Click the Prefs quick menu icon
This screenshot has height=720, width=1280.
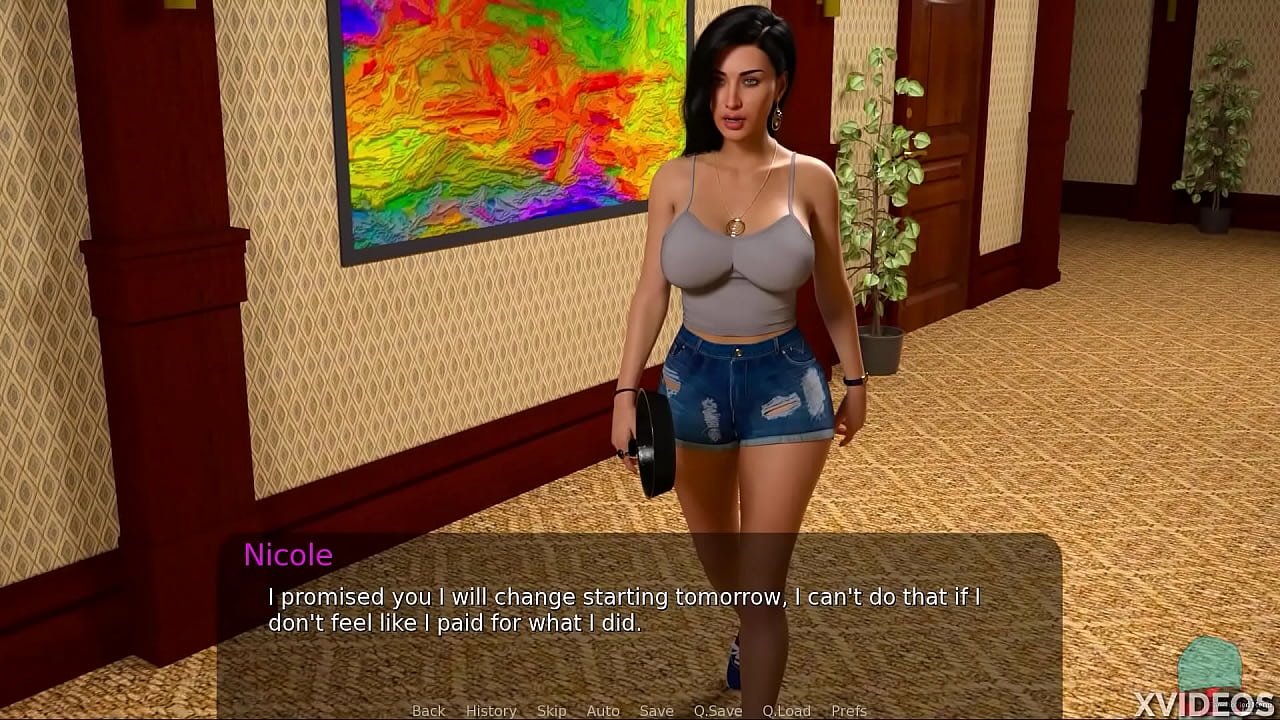849,710
